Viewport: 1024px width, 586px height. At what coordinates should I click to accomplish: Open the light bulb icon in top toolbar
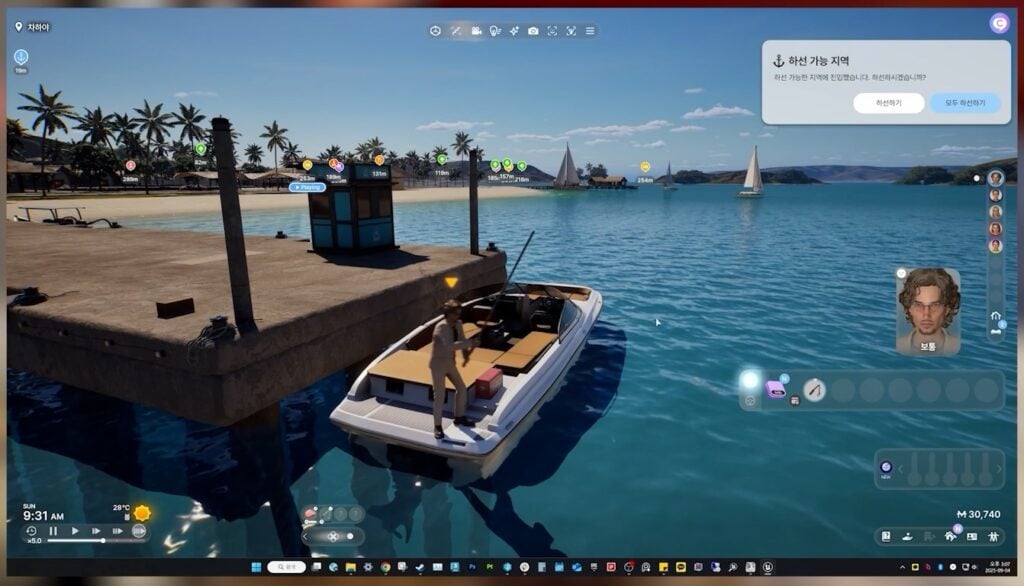coord(494,31)
